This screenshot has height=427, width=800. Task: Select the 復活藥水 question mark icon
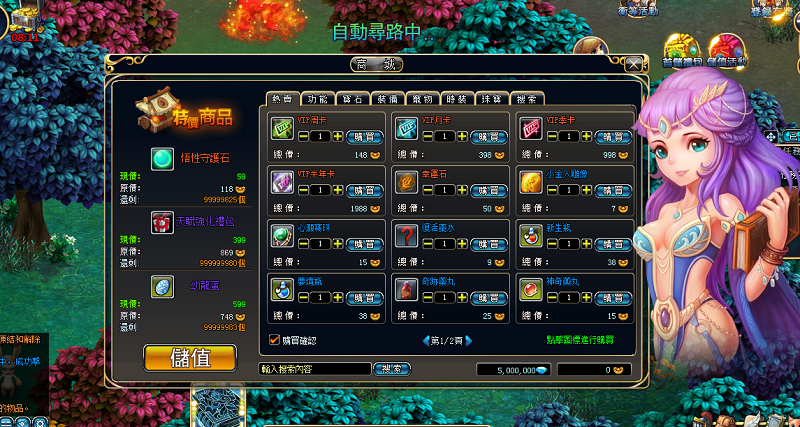click(x=406, y=235)
